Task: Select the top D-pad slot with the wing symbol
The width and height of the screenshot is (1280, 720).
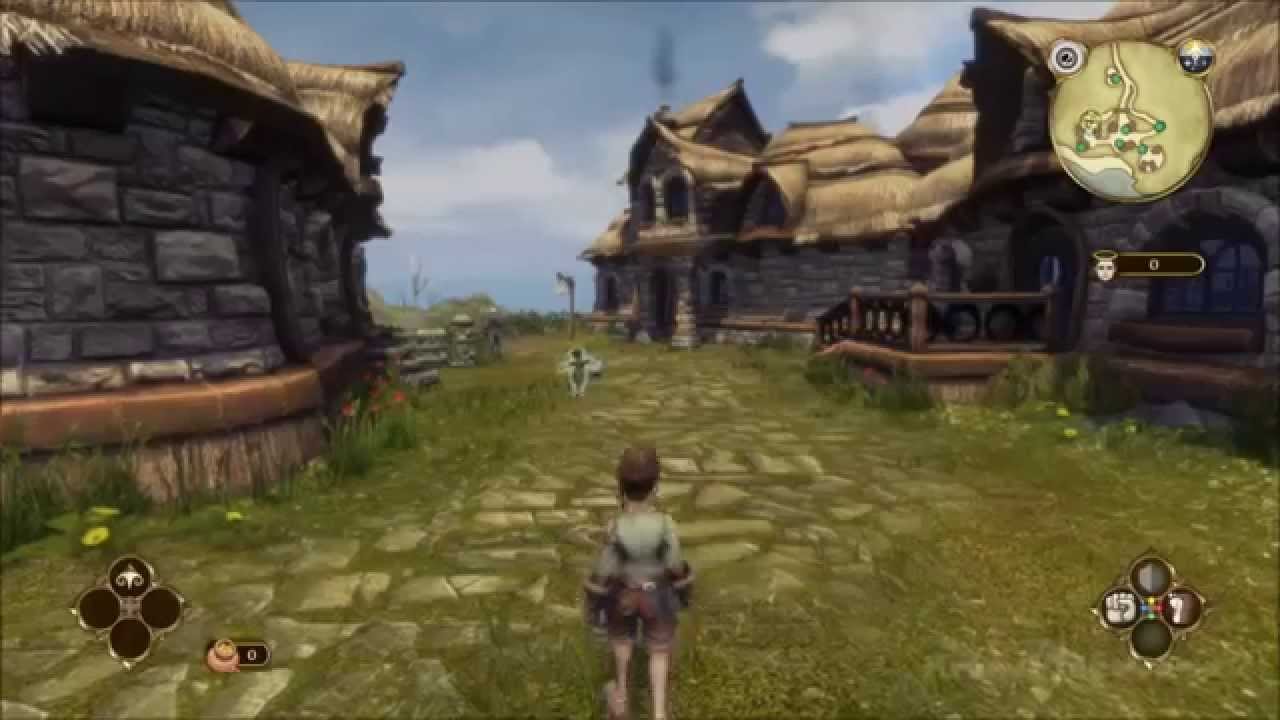Action: [x=130, y=576]
